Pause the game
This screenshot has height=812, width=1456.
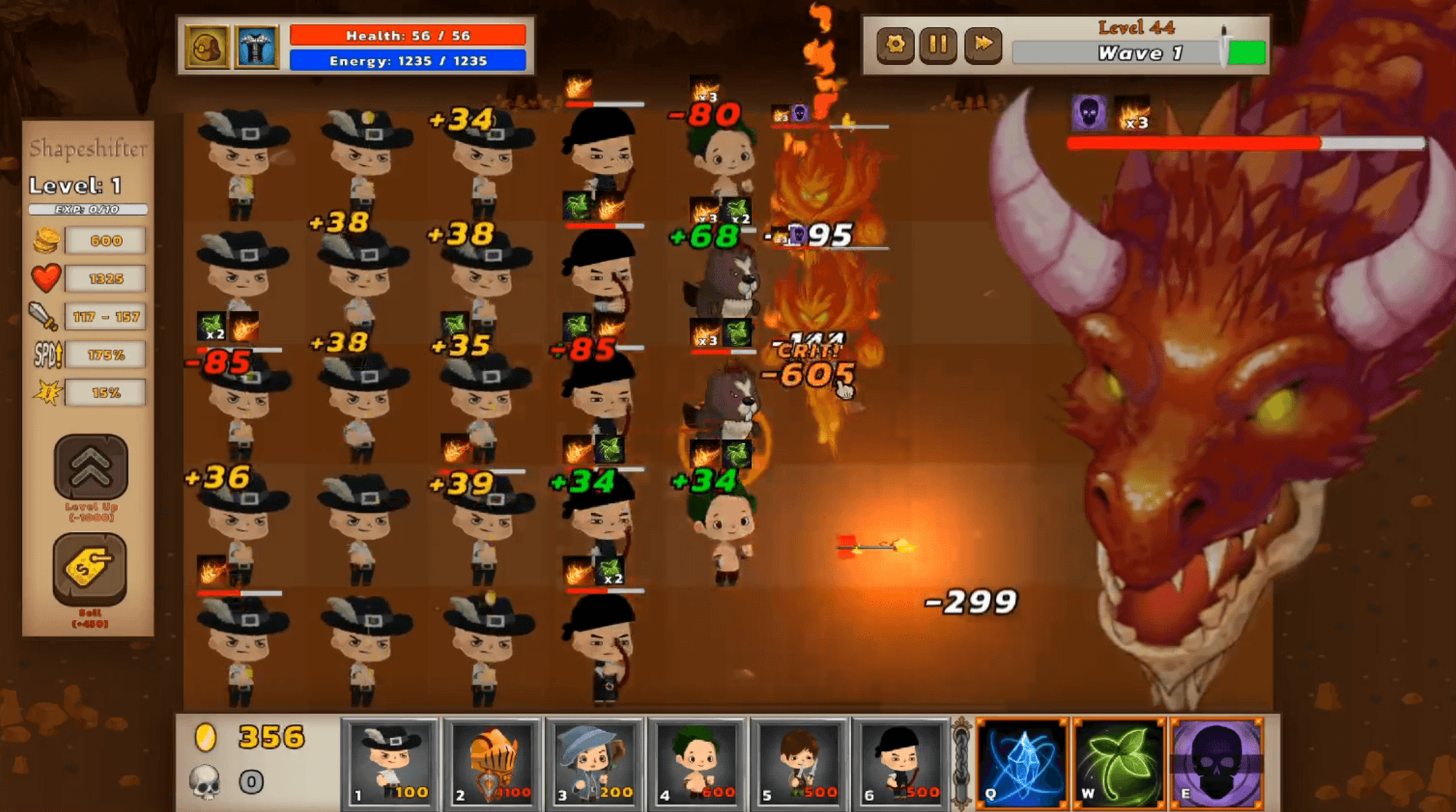point(938,45)
